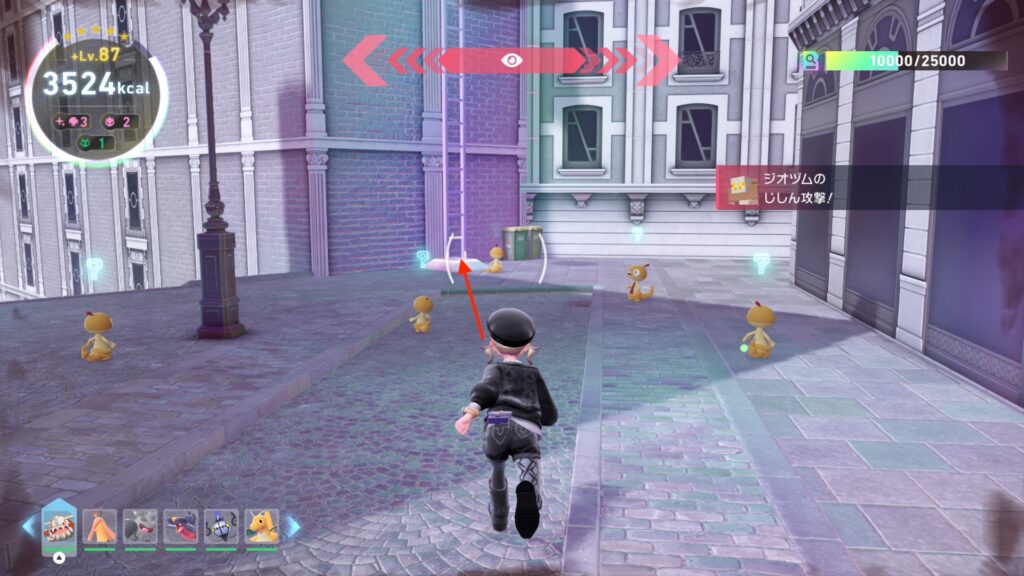
Task: Pick the blue and red dragon party slot
Action: (180, 526)
